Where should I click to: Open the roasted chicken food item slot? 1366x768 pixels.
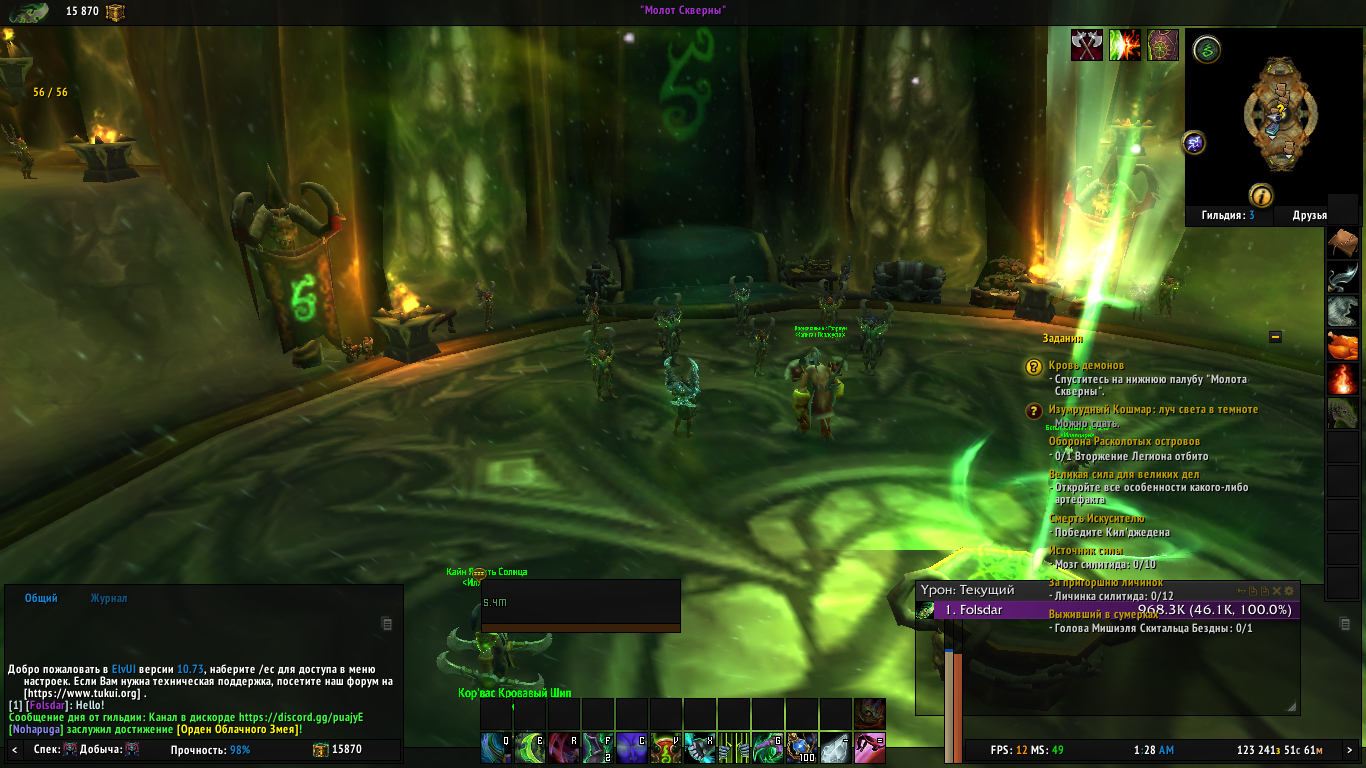[x=1342, y=346]
